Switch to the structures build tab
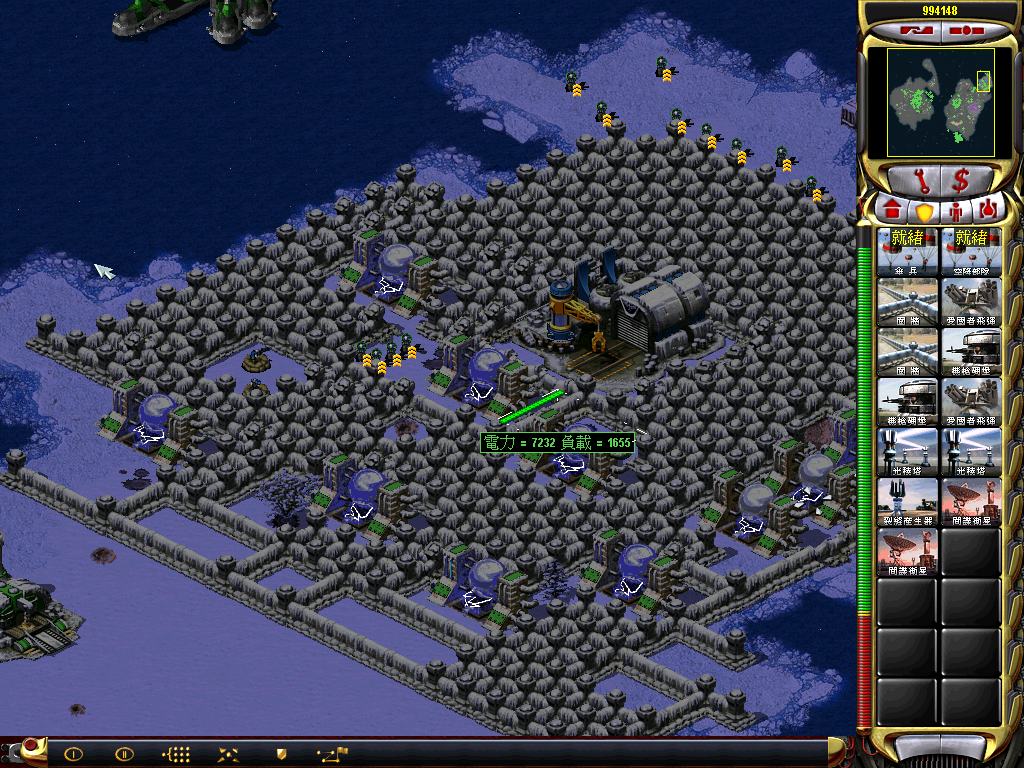The height and width of the screenshot is (768, 1024). click(x=892, y=211)
